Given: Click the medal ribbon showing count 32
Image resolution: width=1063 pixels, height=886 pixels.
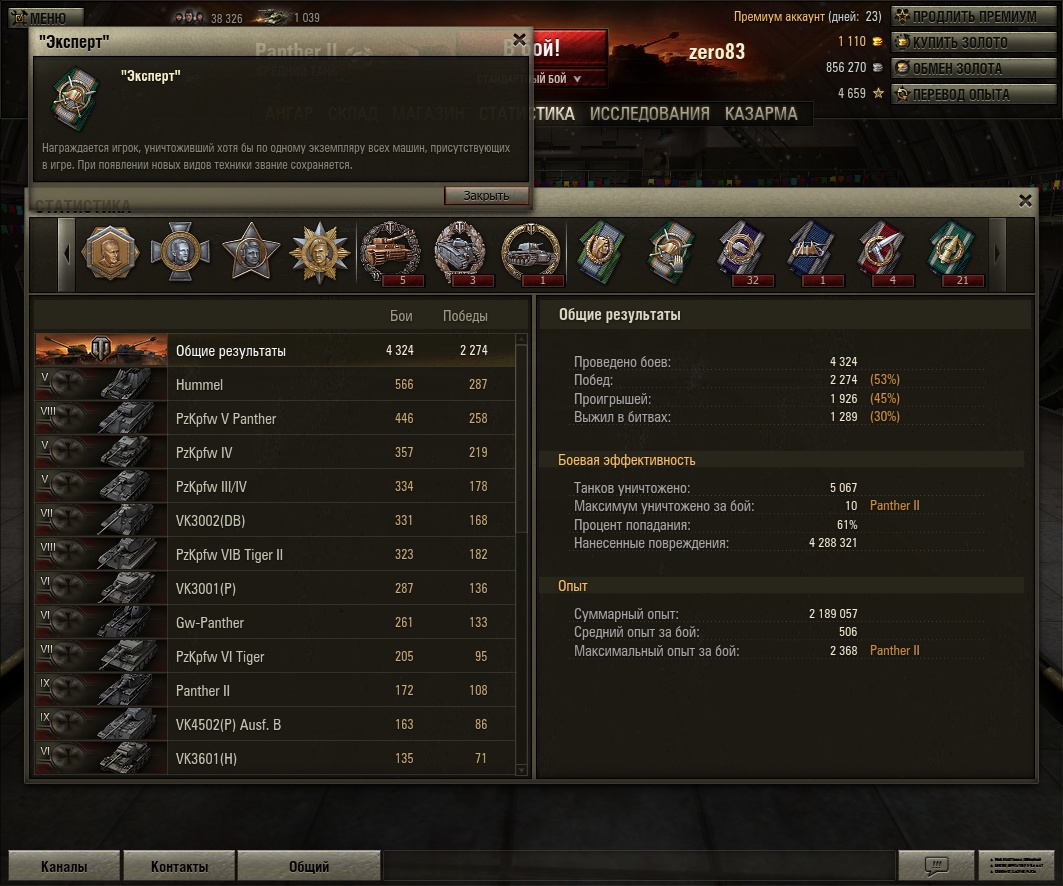Looking at the screenshot, I should click(741, 254).
